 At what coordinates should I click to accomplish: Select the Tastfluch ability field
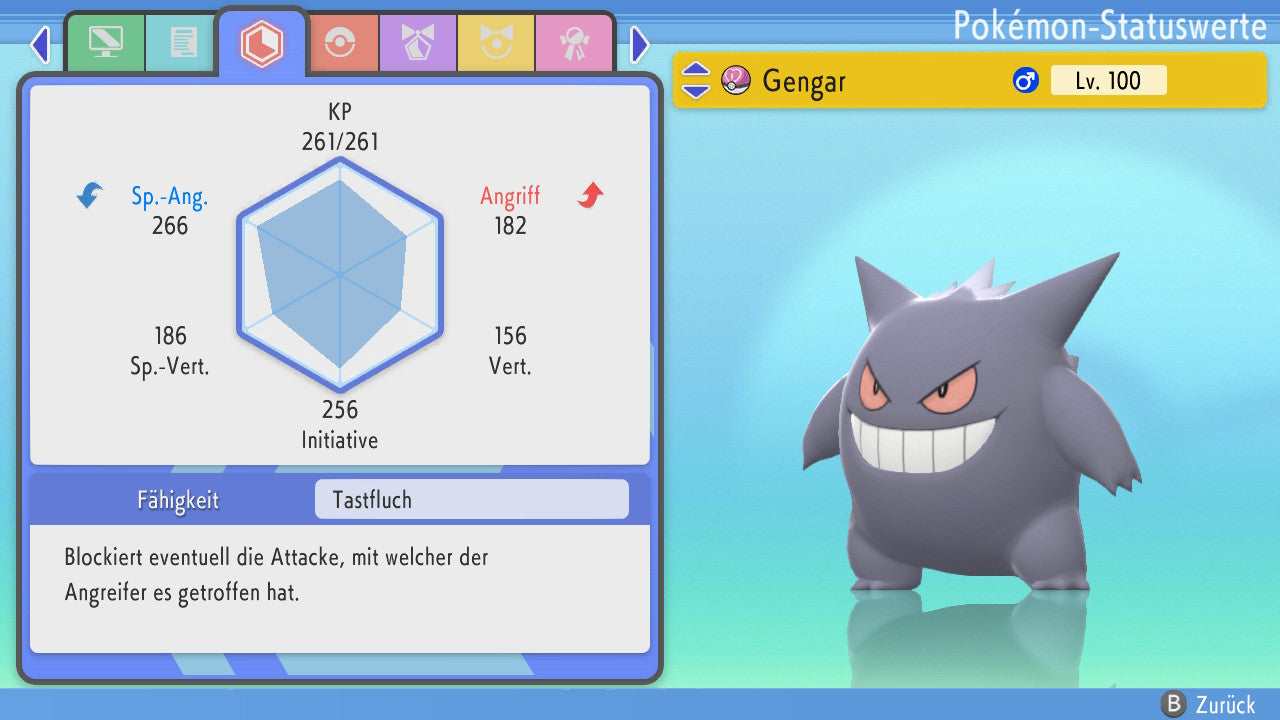471,500
